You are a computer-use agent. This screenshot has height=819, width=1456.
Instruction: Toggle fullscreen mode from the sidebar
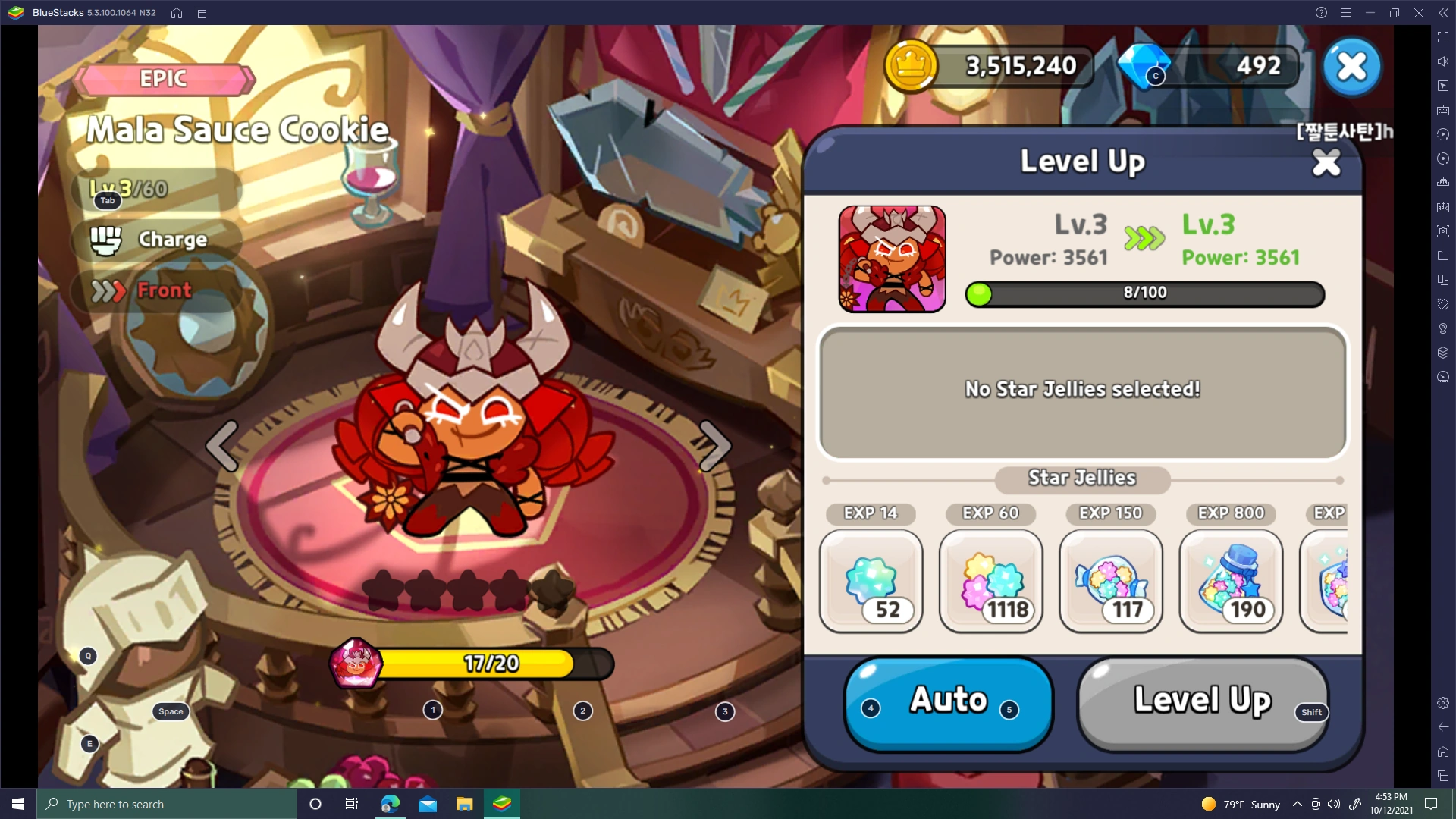pyautogui.click(x=1444, y=36)
